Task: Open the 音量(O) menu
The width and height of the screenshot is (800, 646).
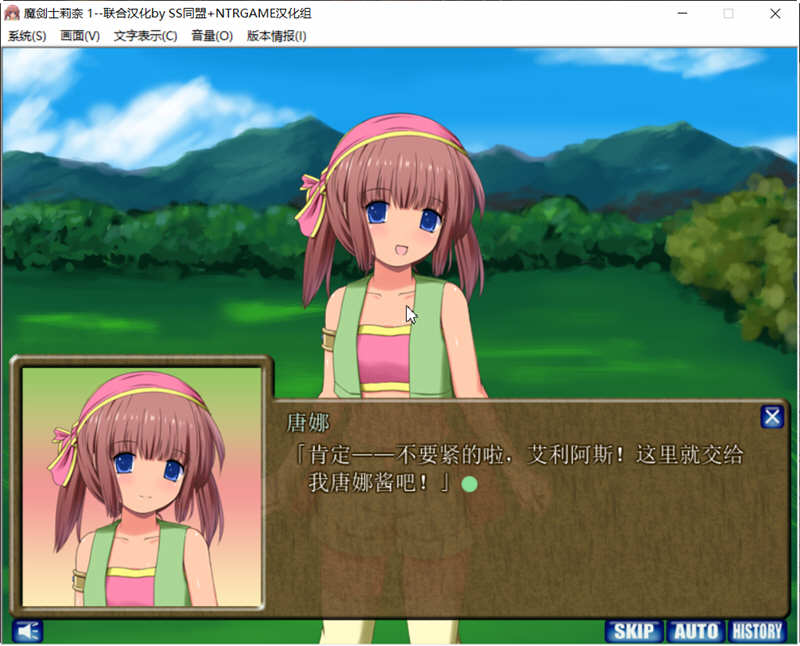Action: point(211,36)
